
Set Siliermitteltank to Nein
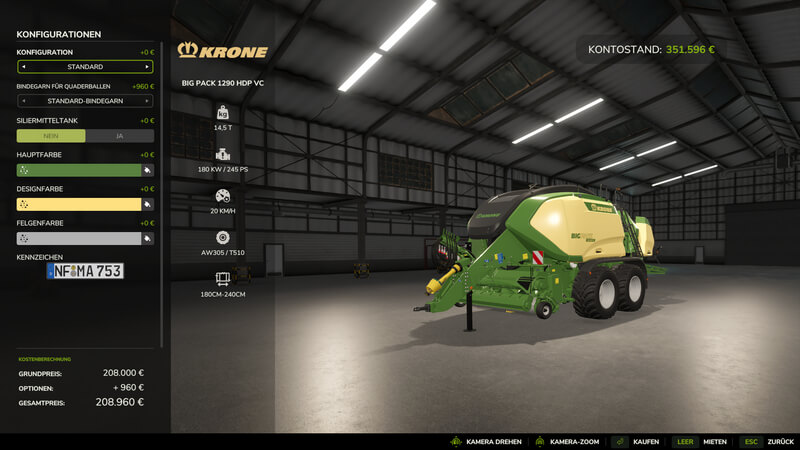click(51, 136)
